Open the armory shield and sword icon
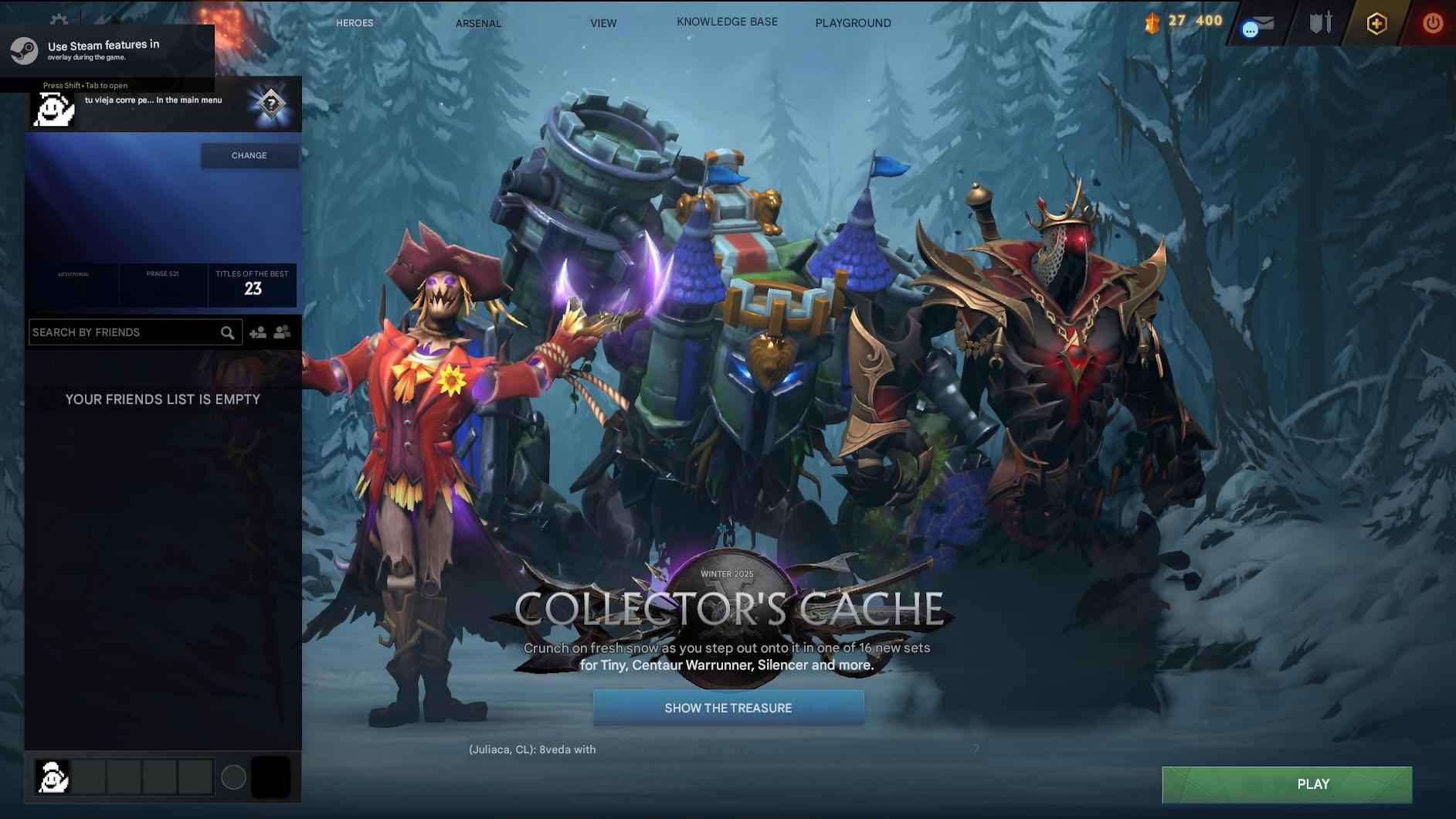Viewport: 1456px width, 819px height. [1320, 22]
